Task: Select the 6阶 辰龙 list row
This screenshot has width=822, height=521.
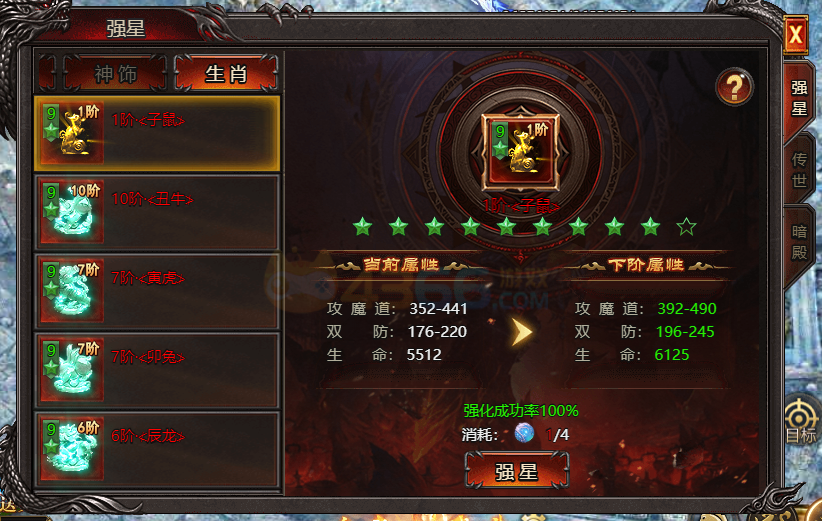Action: click(156, 447)
